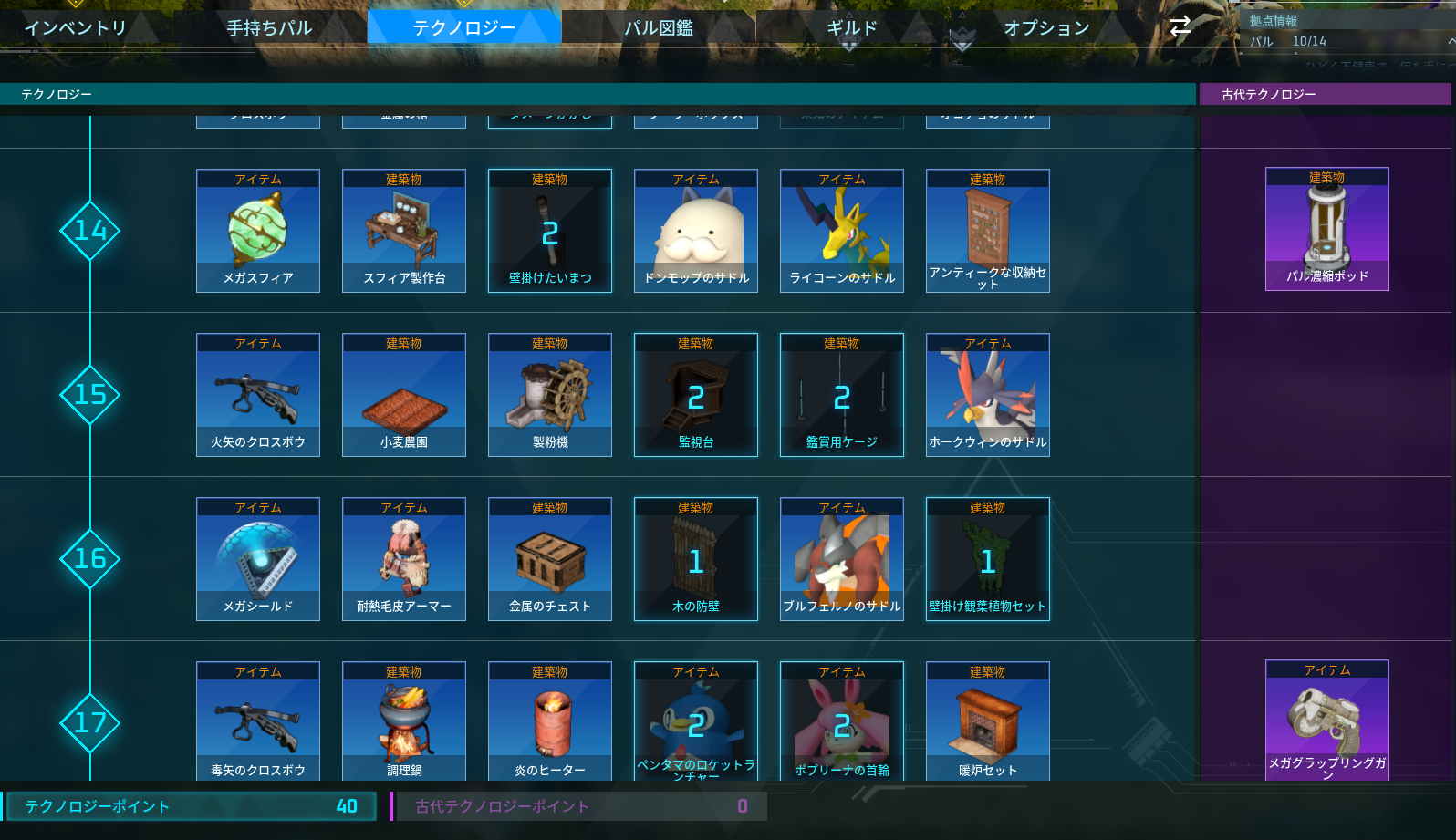This screenshot has width=1456, height=840.
Task: Select the 火矢のクロスボウ technology
Action: point(257,395)
